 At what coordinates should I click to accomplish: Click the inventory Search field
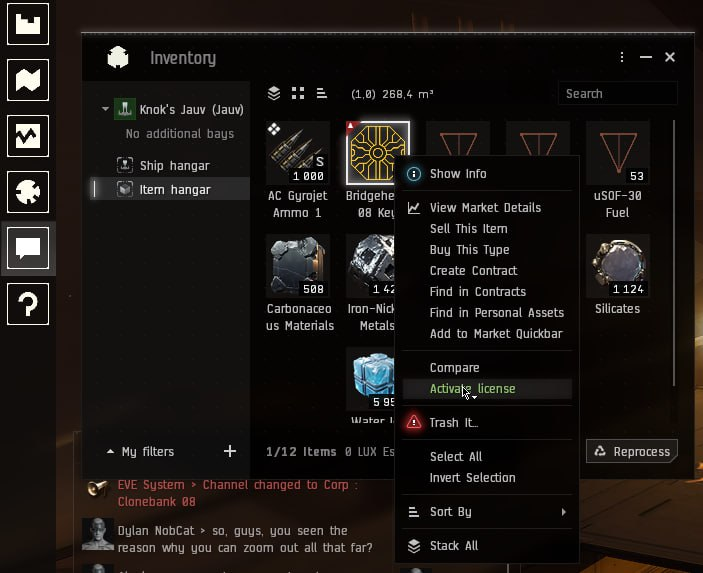point(617,94)
